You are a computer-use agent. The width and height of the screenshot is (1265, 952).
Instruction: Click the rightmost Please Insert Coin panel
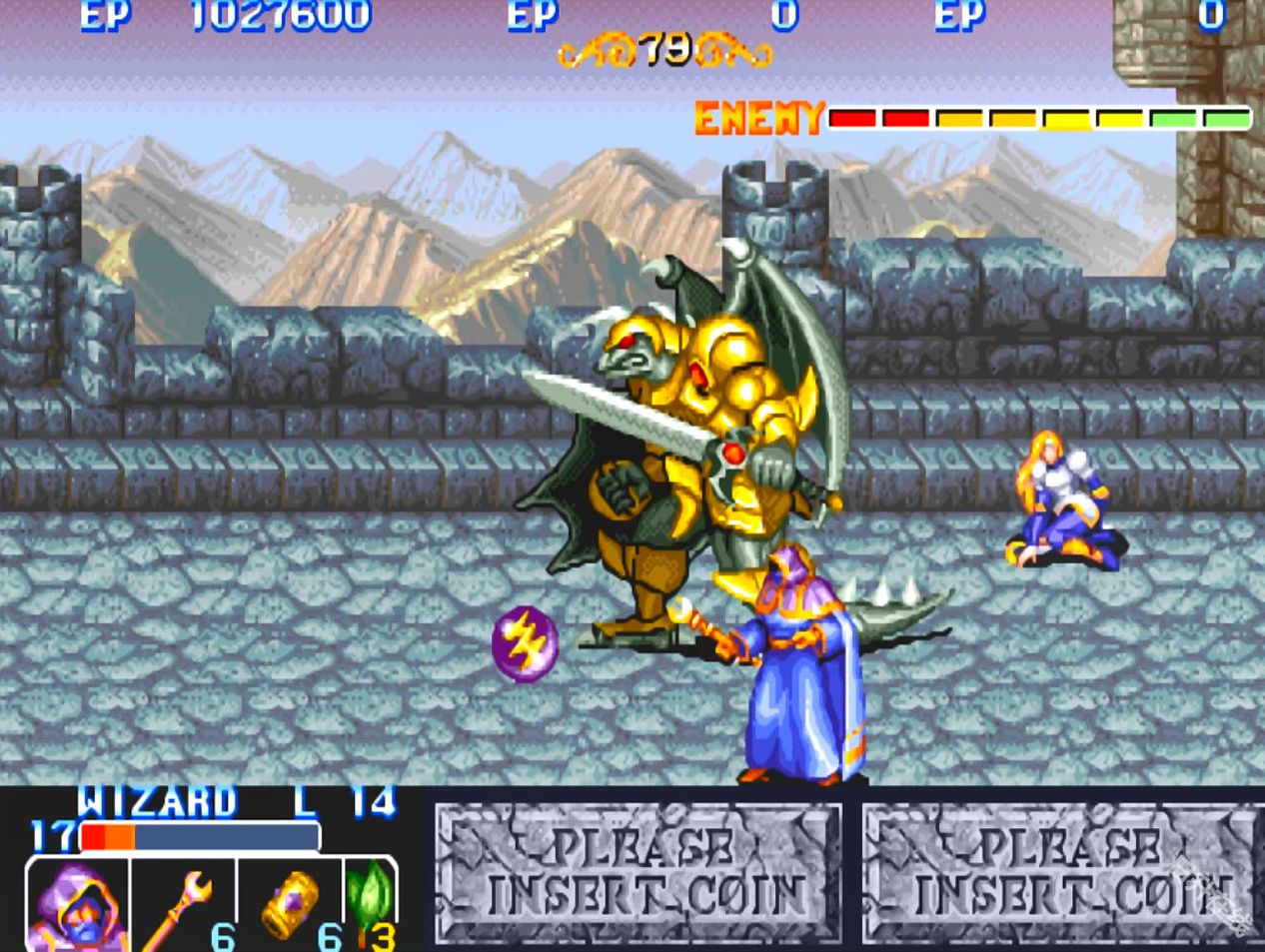[1061, 873]
